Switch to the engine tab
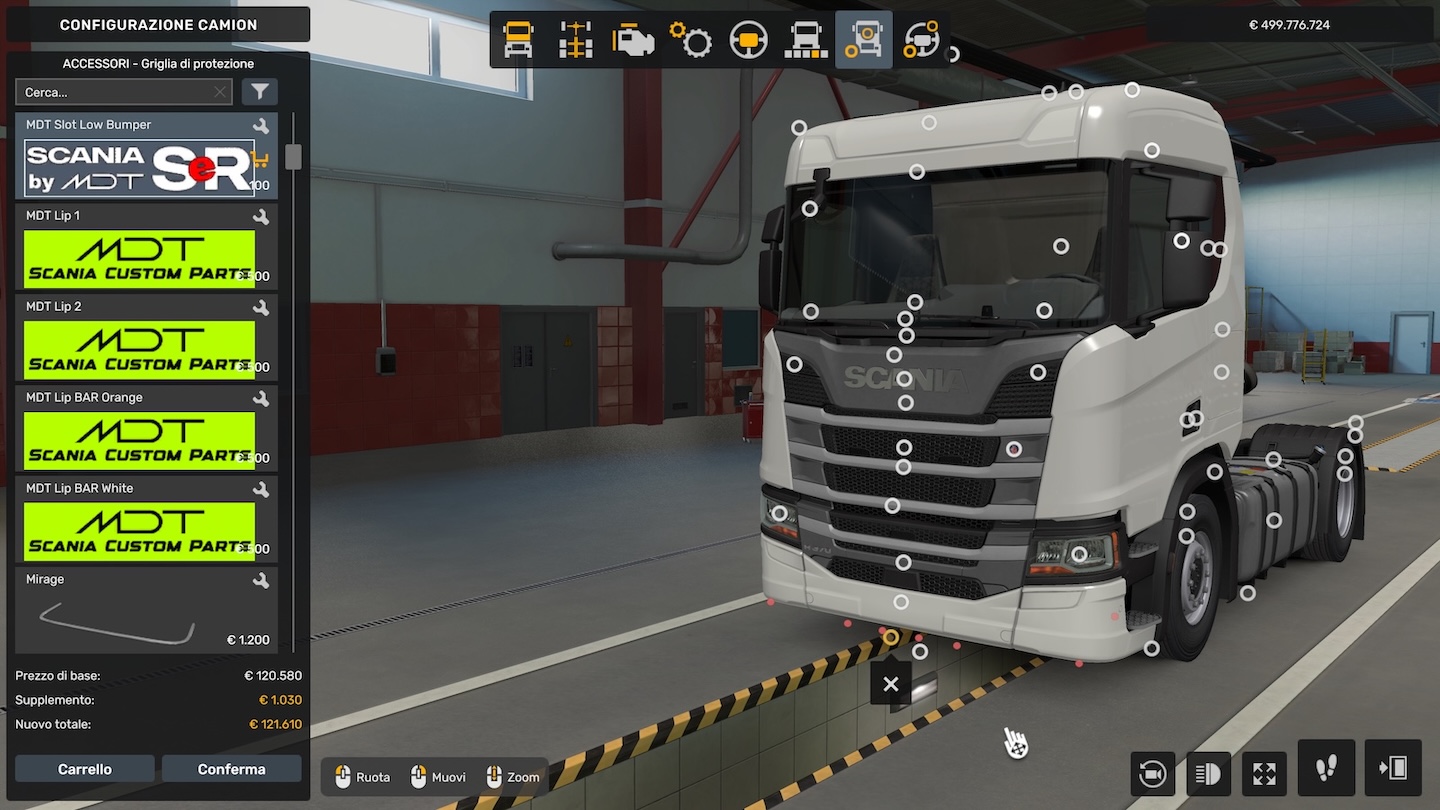1440x810 pixels. (x=633, y=40)
